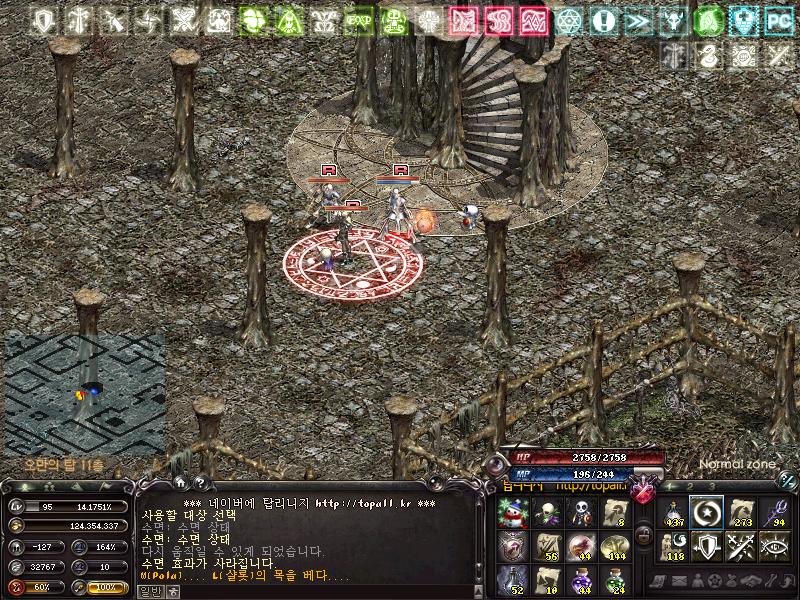The image size is (800, 600).
Task: Switch to hotbar page 3
Action: (712, 487)
